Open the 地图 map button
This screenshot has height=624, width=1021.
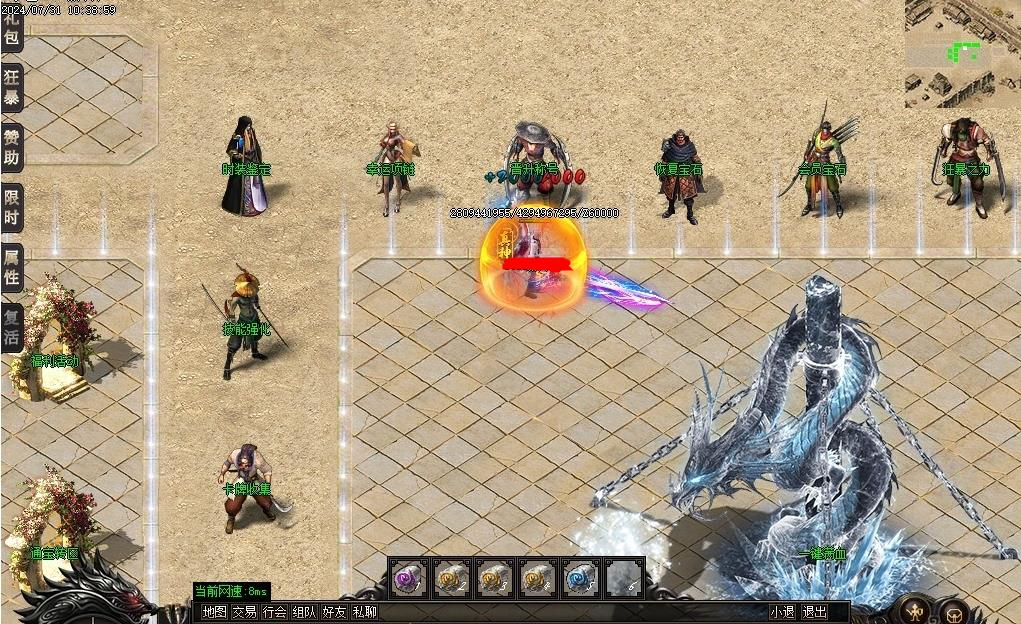tap(215, 612)
